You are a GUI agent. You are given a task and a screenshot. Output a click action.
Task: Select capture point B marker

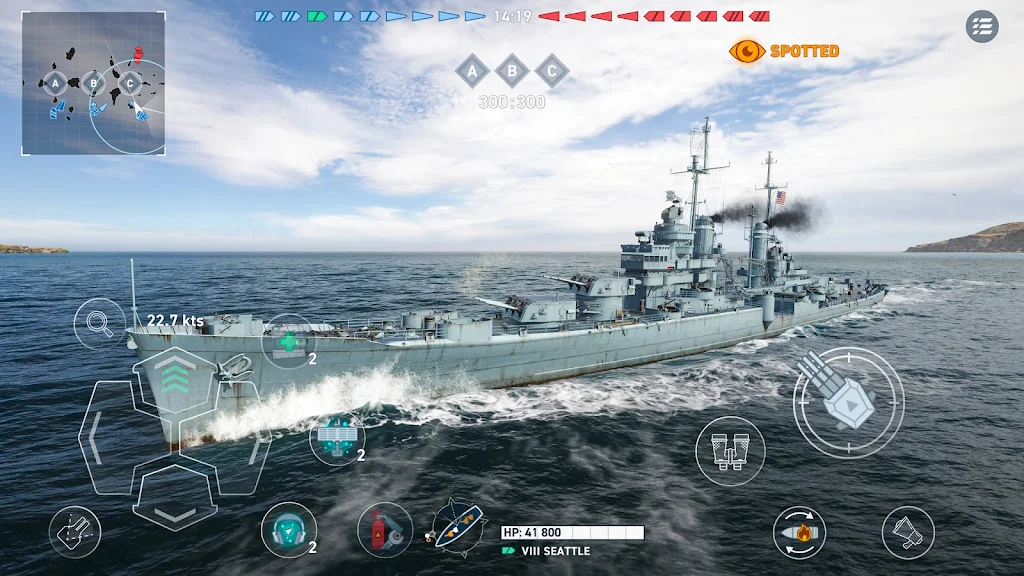pos(512,71)
